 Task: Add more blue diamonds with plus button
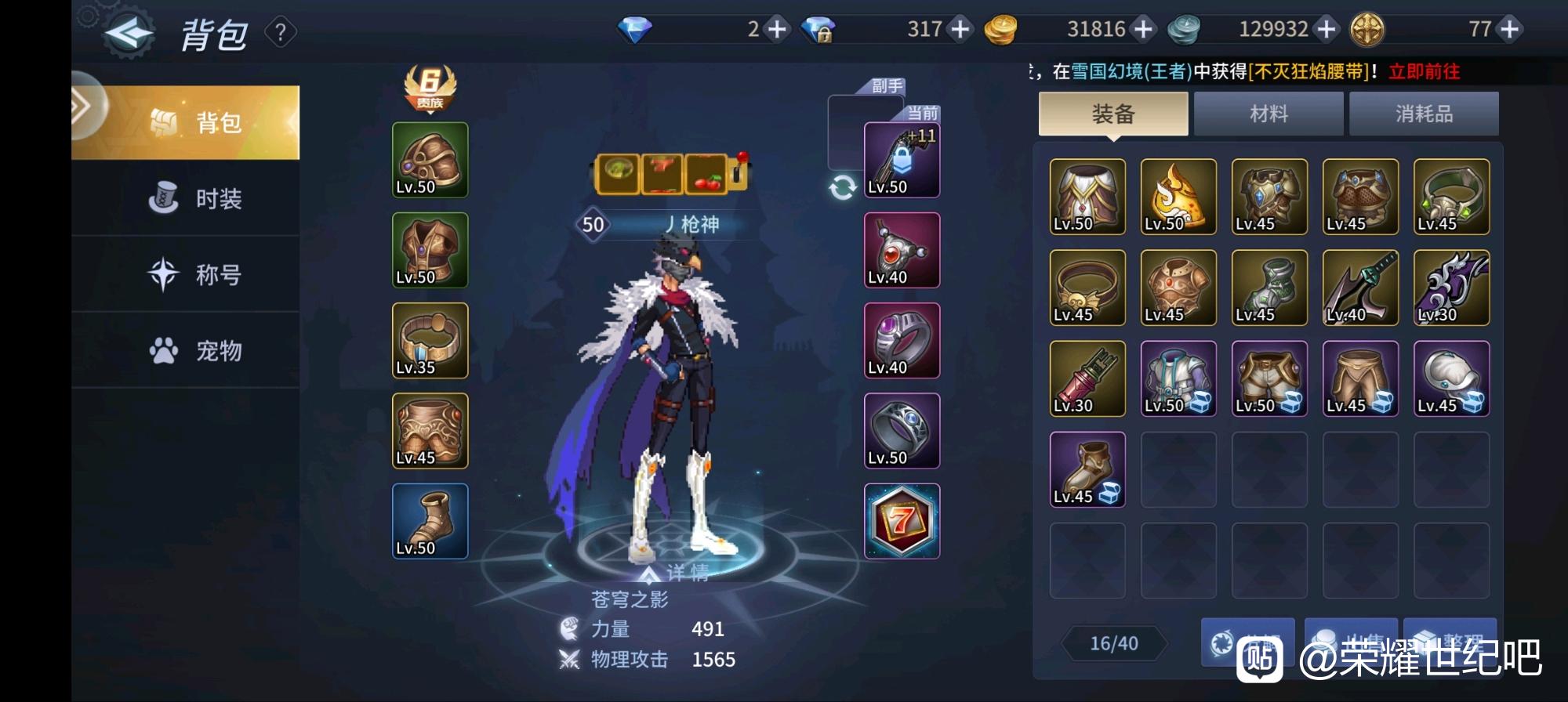tap(776, 30)
